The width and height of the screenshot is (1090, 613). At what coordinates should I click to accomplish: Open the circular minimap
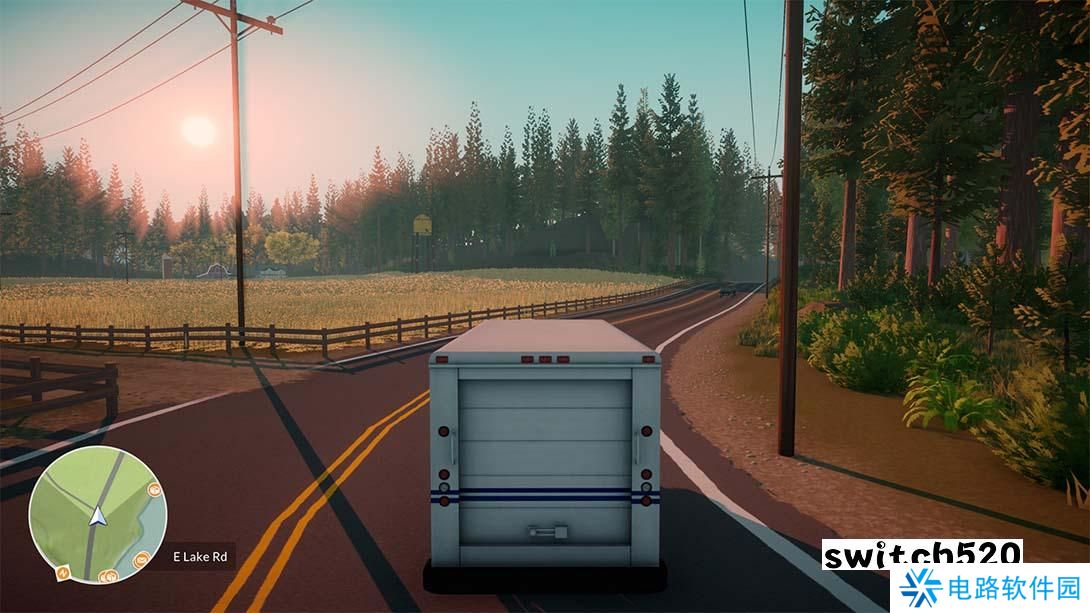click(x=97, y=514)
